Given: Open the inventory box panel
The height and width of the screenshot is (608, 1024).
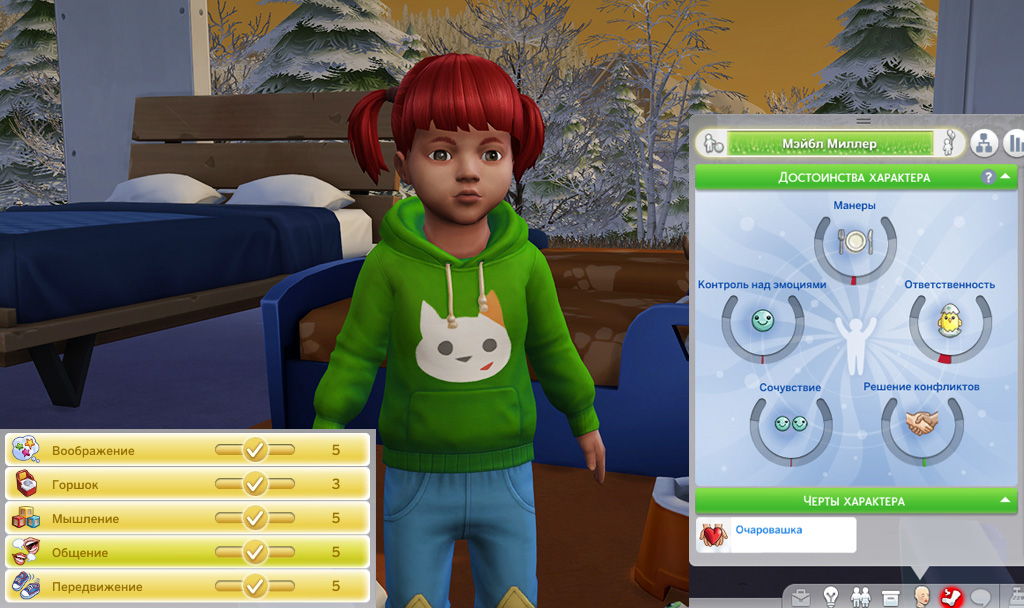Looking at the screenshot, I should [x=890, y=598].
